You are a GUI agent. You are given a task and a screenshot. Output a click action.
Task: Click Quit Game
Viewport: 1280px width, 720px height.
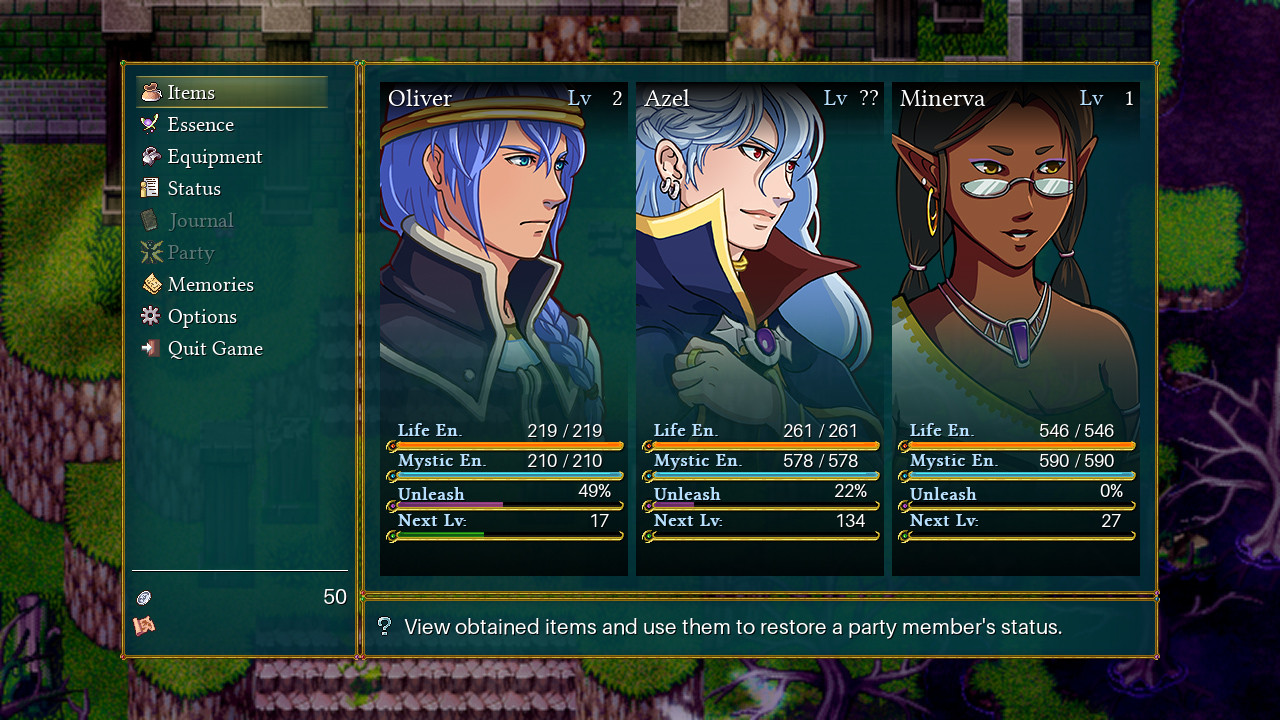(215, 349)
